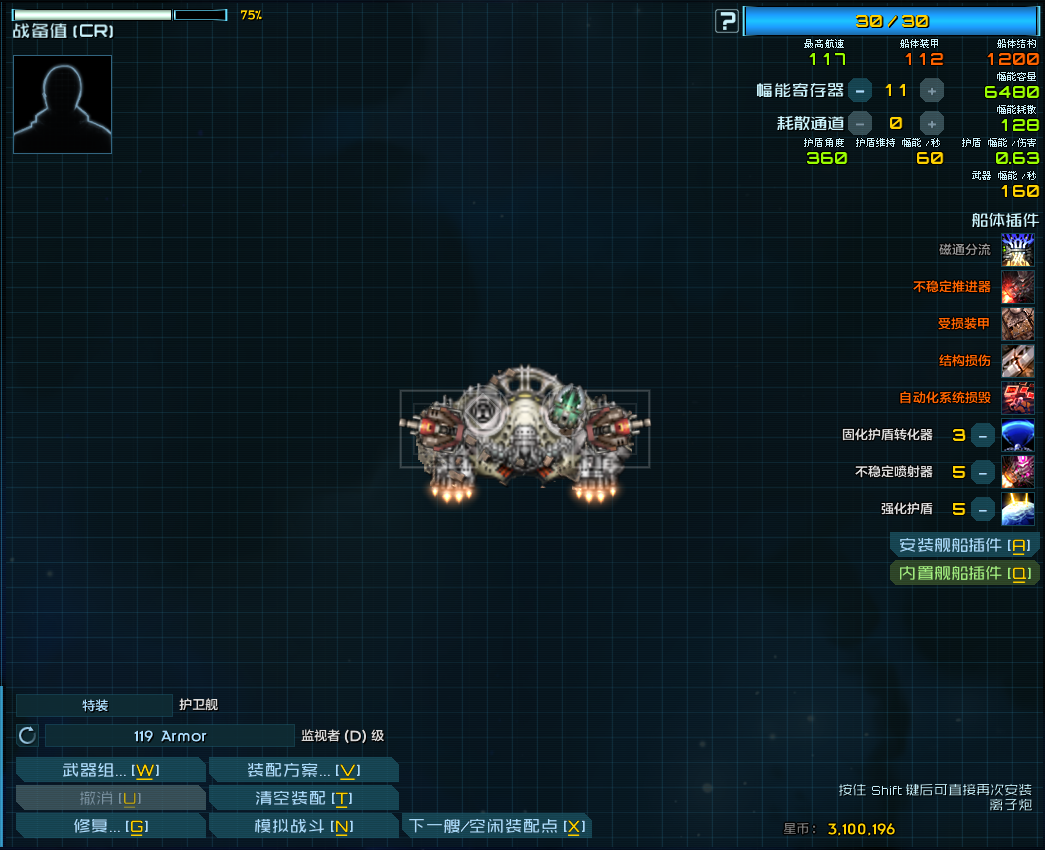Increase 幅能寄存器 capacitor count
The image size is (1045, 850).
[931, 91]
